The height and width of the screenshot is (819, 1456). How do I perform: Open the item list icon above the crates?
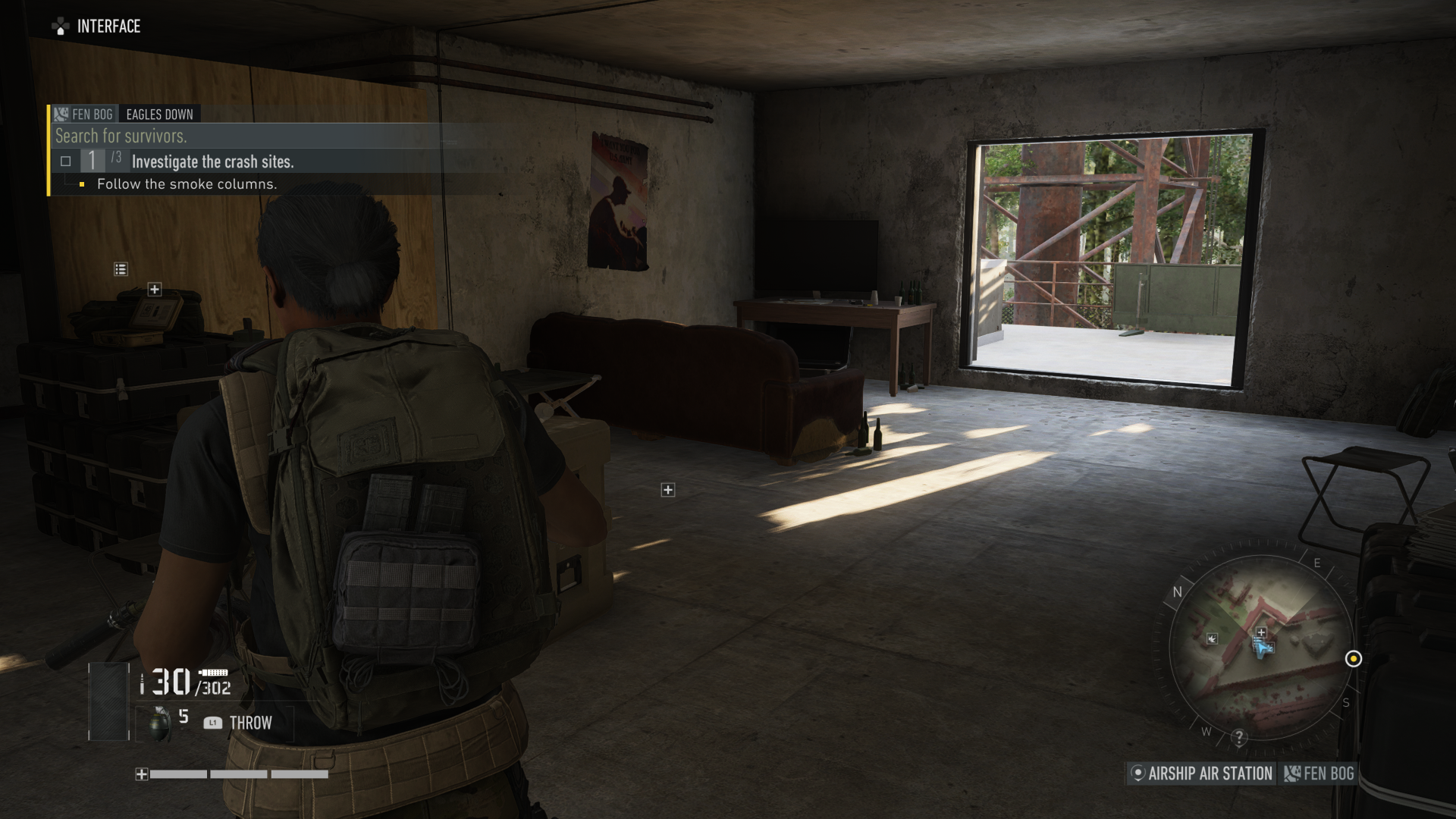tap(119, 267)
